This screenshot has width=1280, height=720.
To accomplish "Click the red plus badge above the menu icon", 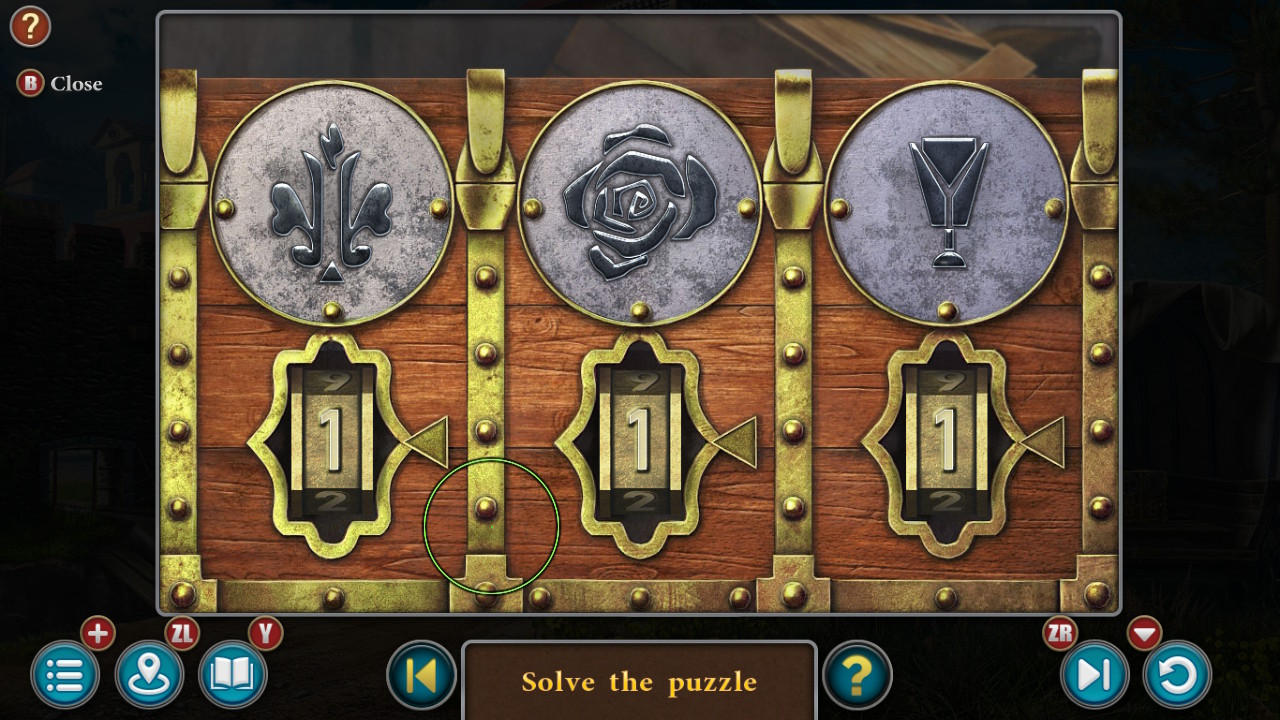I will tap(97, 633).
